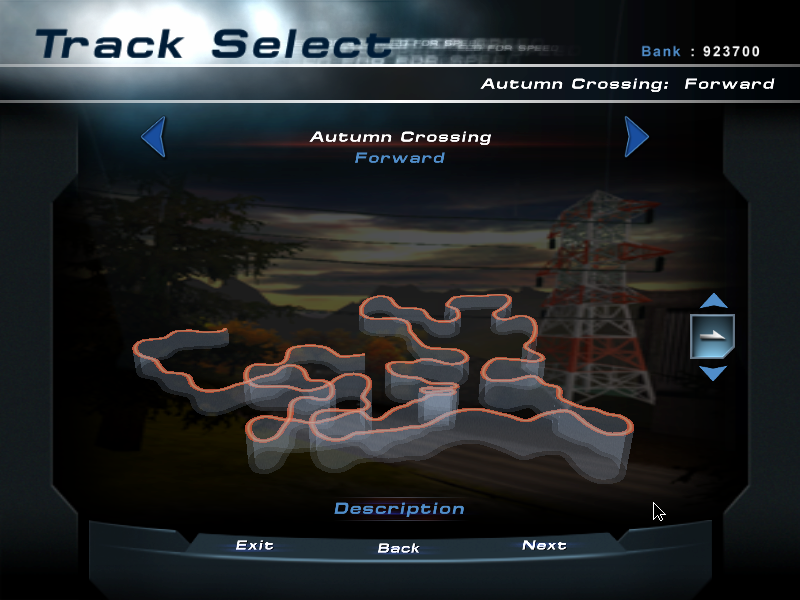Click the up arrow above direction icon
Viewport: 800px width, 600px height.
(713, 300)
